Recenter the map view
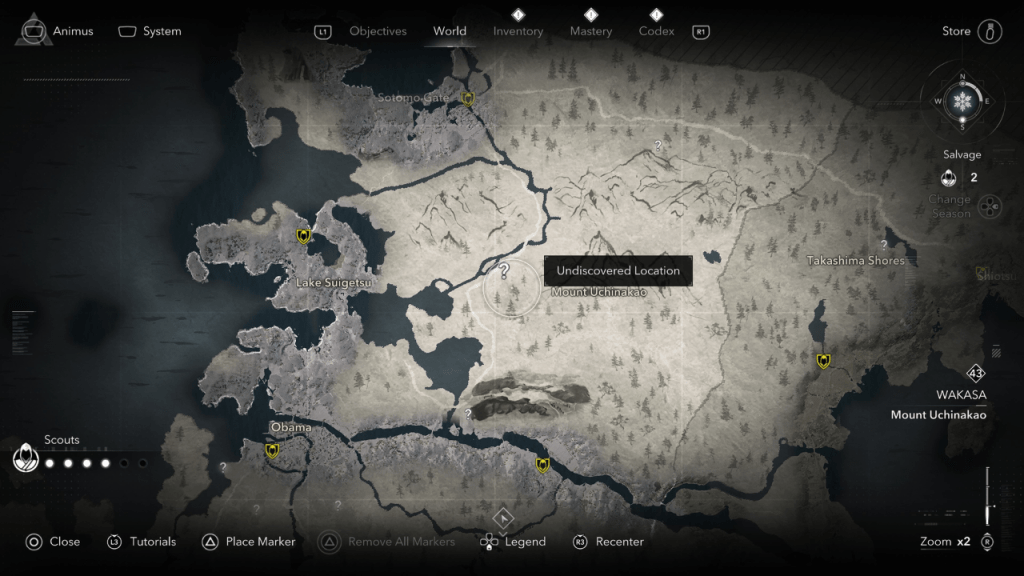The height and width of the screenshot is (576, 1024). click(x=608, y=542)
